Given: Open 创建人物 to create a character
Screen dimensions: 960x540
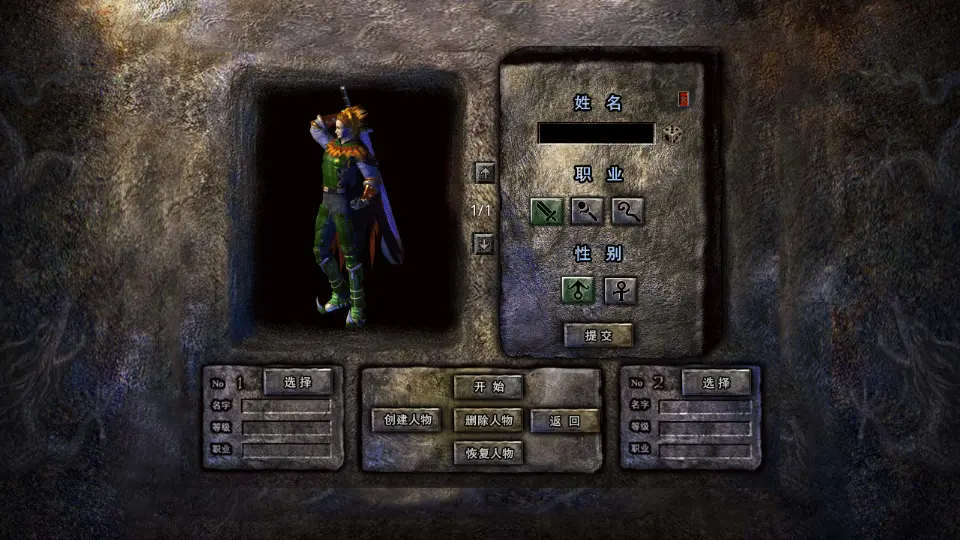Looking at the screenshot, I should (407, 420).
